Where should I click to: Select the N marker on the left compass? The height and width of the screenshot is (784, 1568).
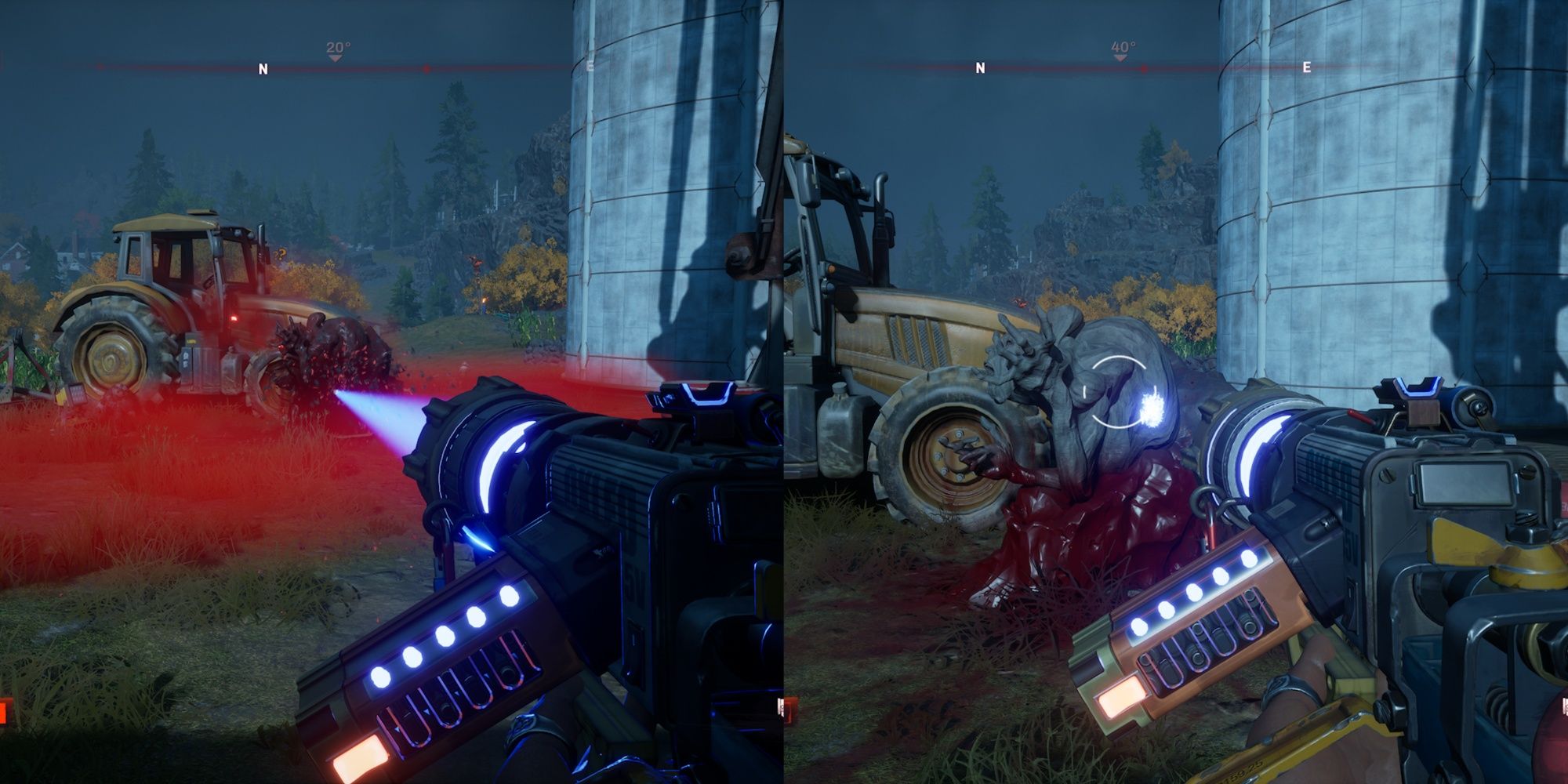(x=261, y=68)
